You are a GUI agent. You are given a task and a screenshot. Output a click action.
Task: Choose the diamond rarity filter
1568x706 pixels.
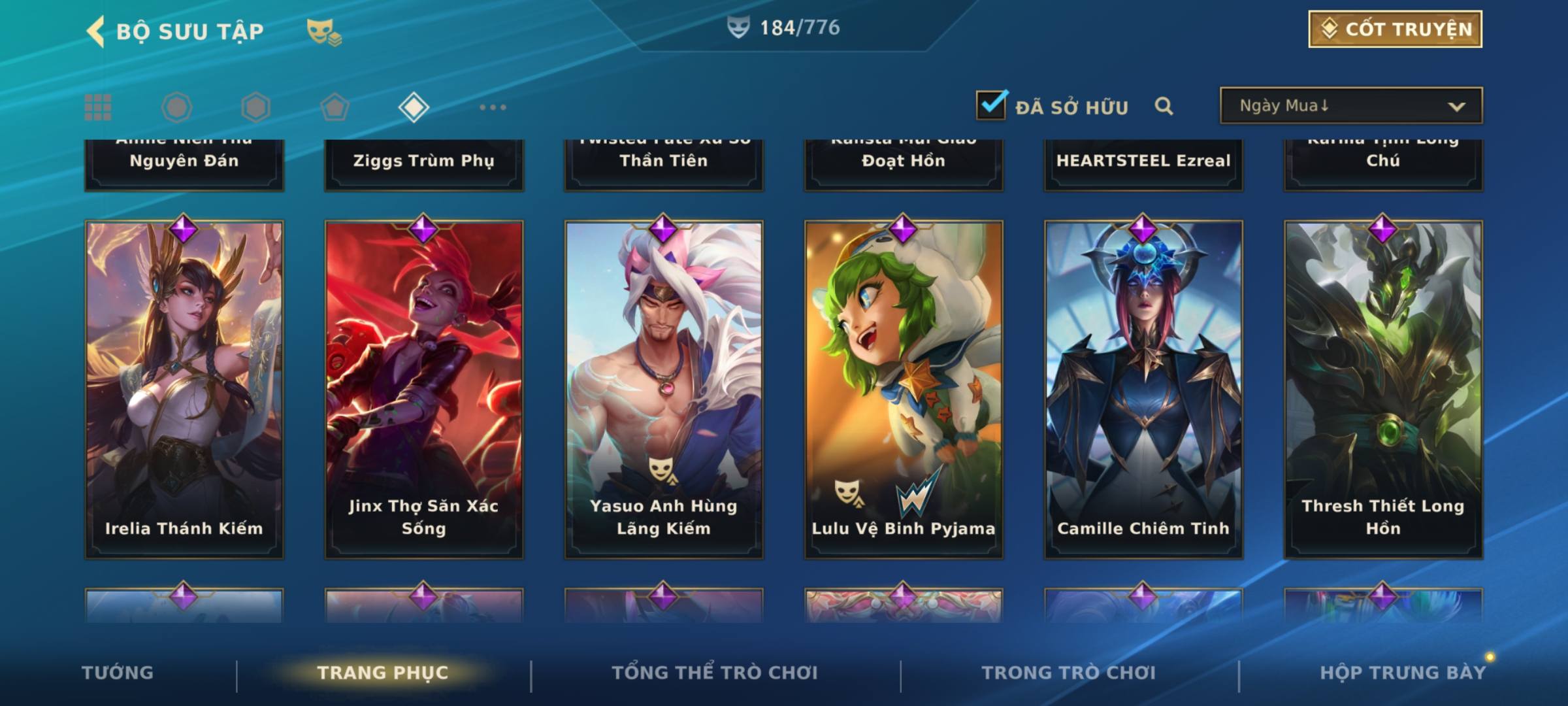(x=414, y=107)
